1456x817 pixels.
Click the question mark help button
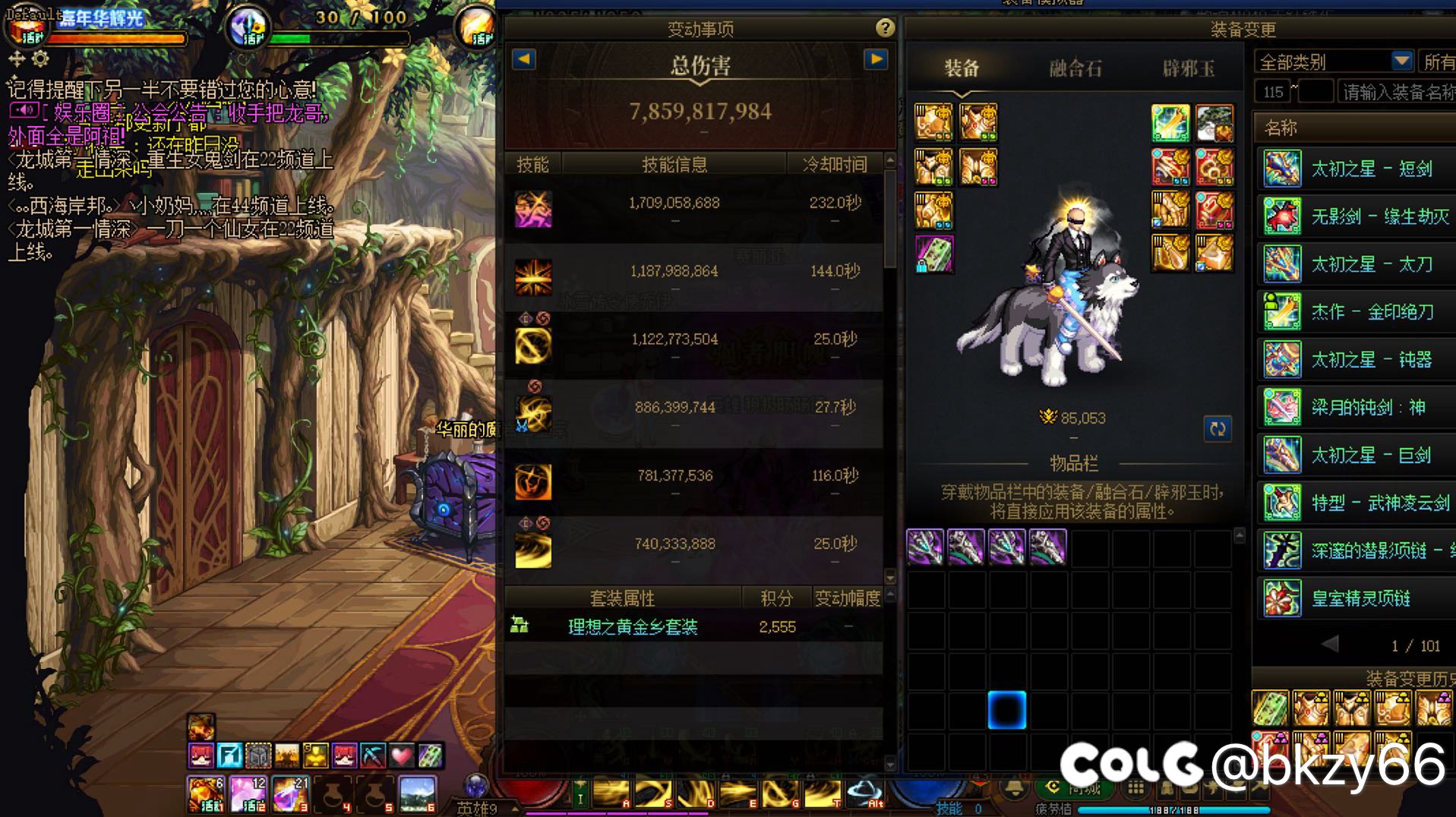point(884,28)
